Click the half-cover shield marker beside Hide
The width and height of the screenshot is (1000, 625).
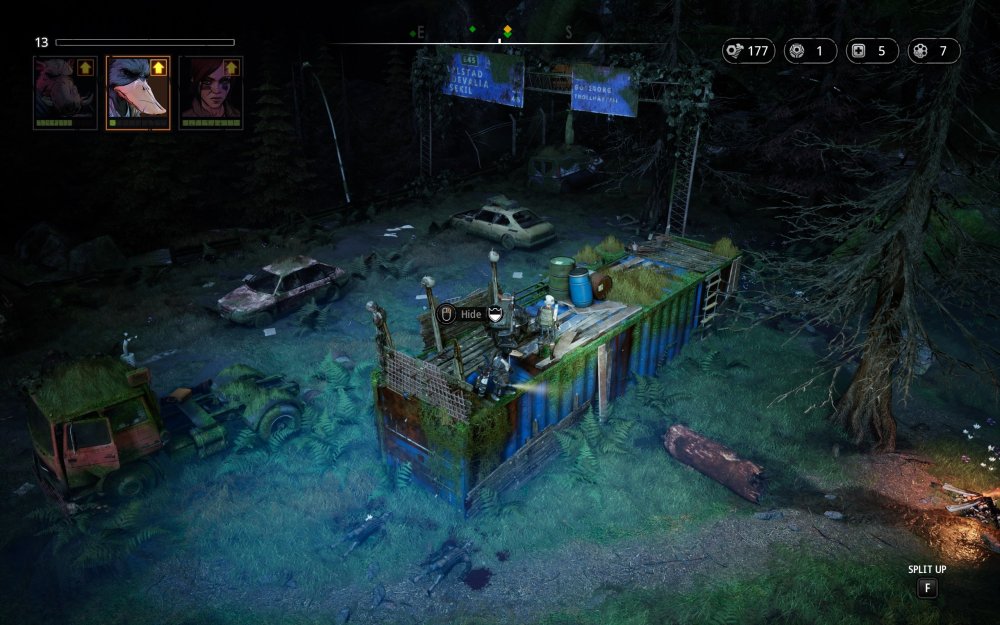[496, 314]
